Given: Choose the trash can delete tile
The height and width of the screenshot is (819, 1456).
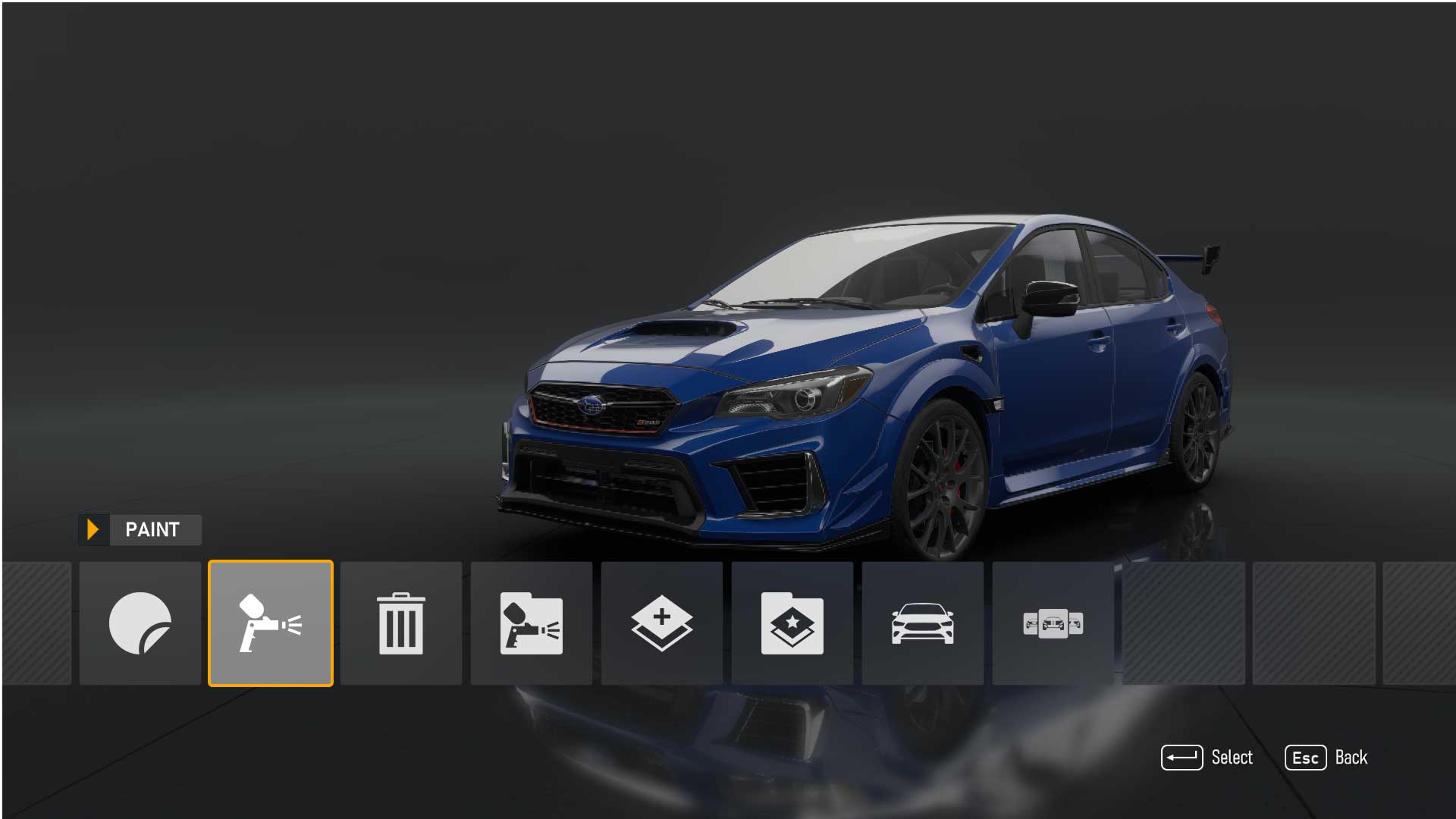Looking at the screenshot, I should (401, 623).
